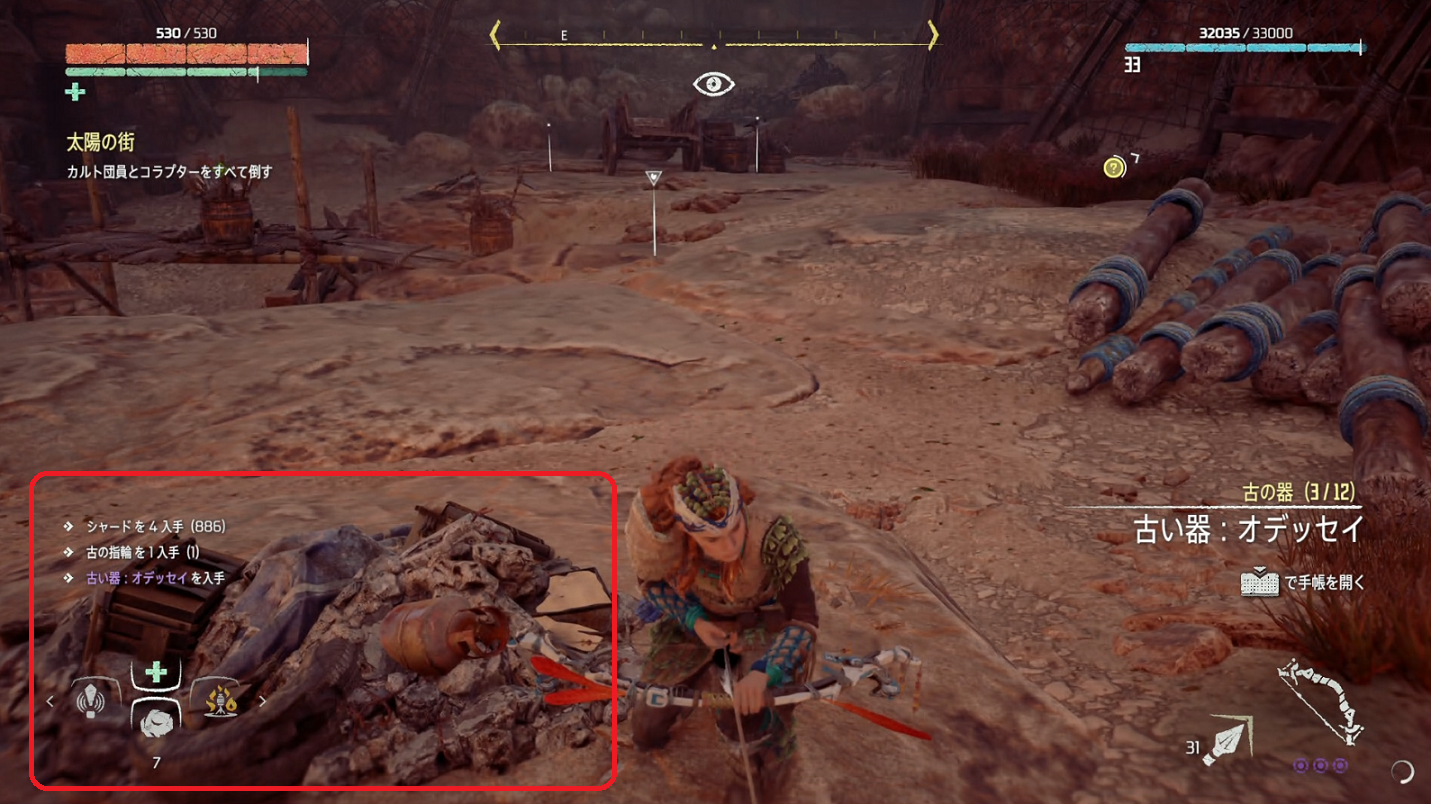Use the green cross medicine pouch slot
1431x804 pixels.
click(x=156, y=672)
